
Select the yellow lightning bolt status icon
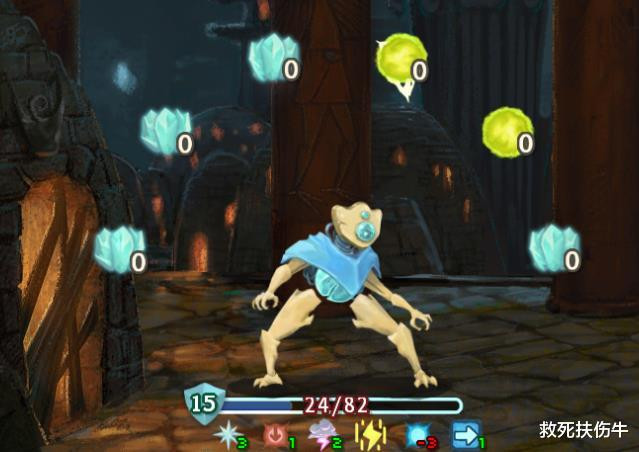pos(369,435)
